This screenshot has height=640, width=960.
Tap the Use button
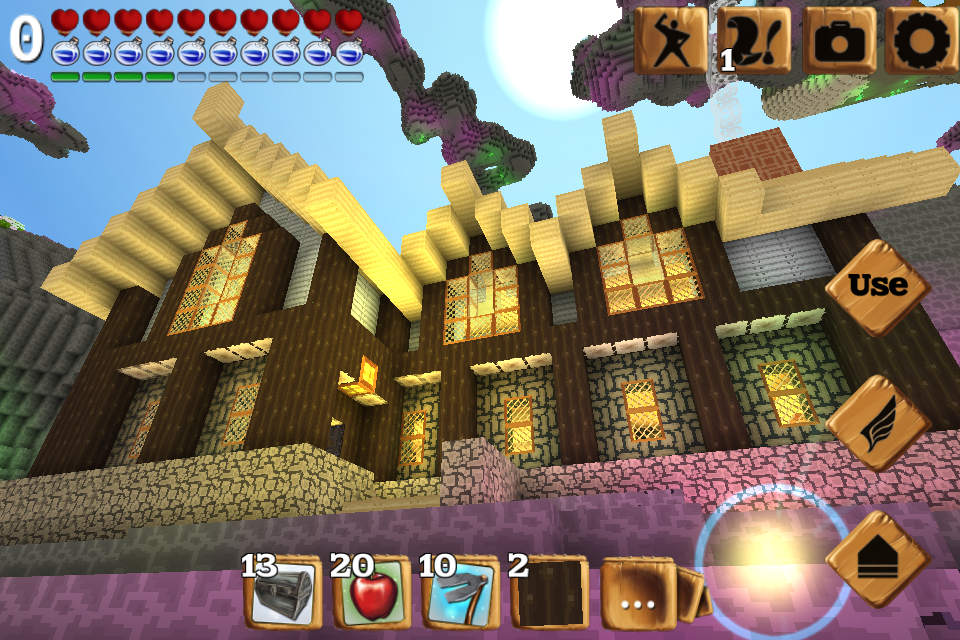pos(878,286)
